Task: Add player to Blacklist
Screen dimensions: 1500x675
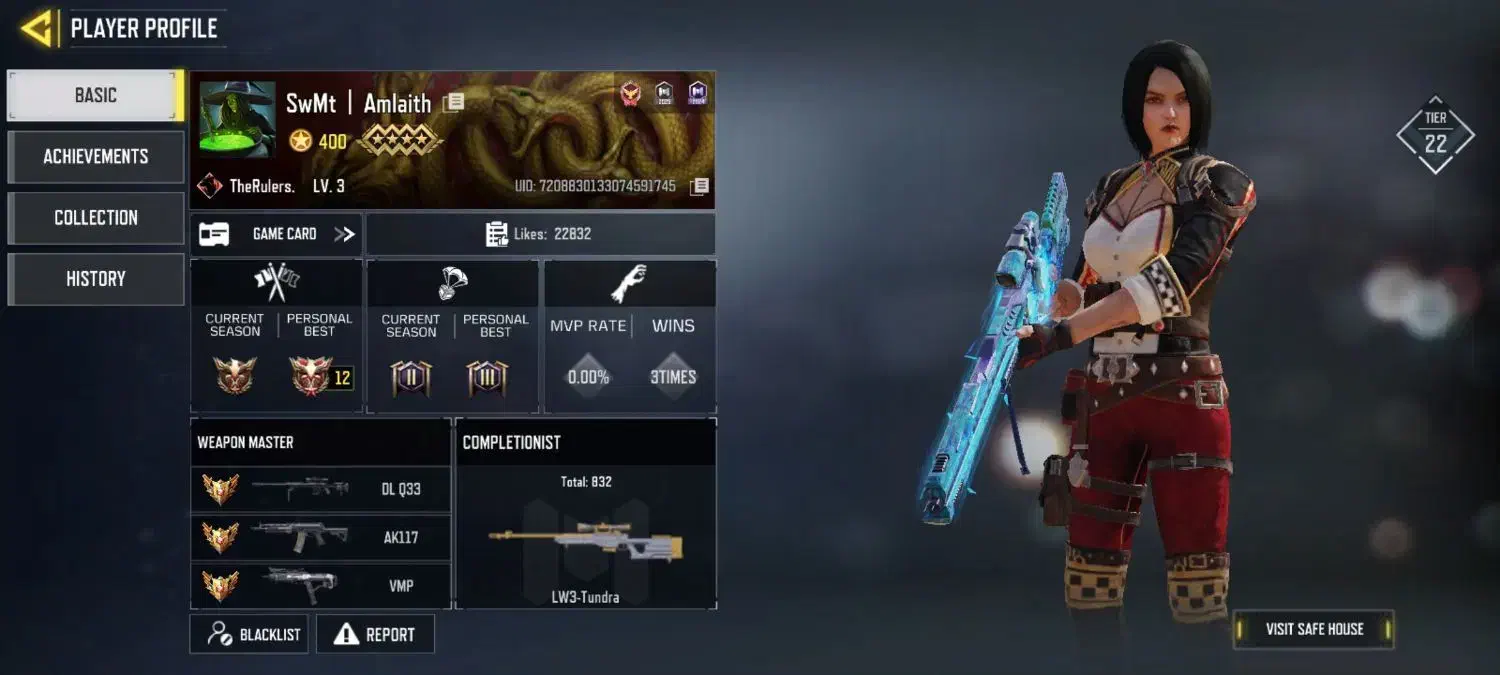Action: tap(249, 634)
